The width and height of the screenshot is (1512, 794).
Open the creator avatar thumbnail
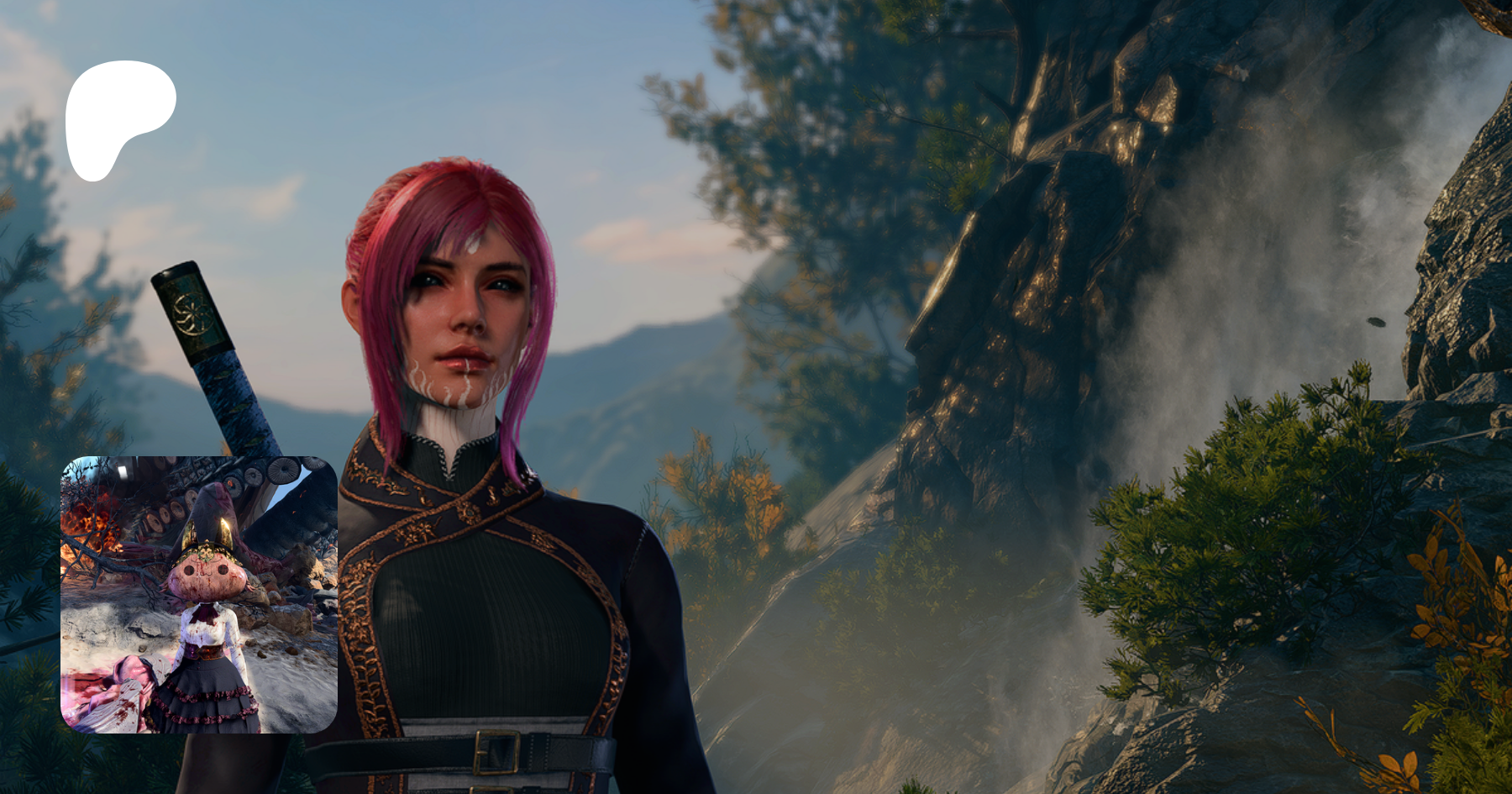(199, 594)
